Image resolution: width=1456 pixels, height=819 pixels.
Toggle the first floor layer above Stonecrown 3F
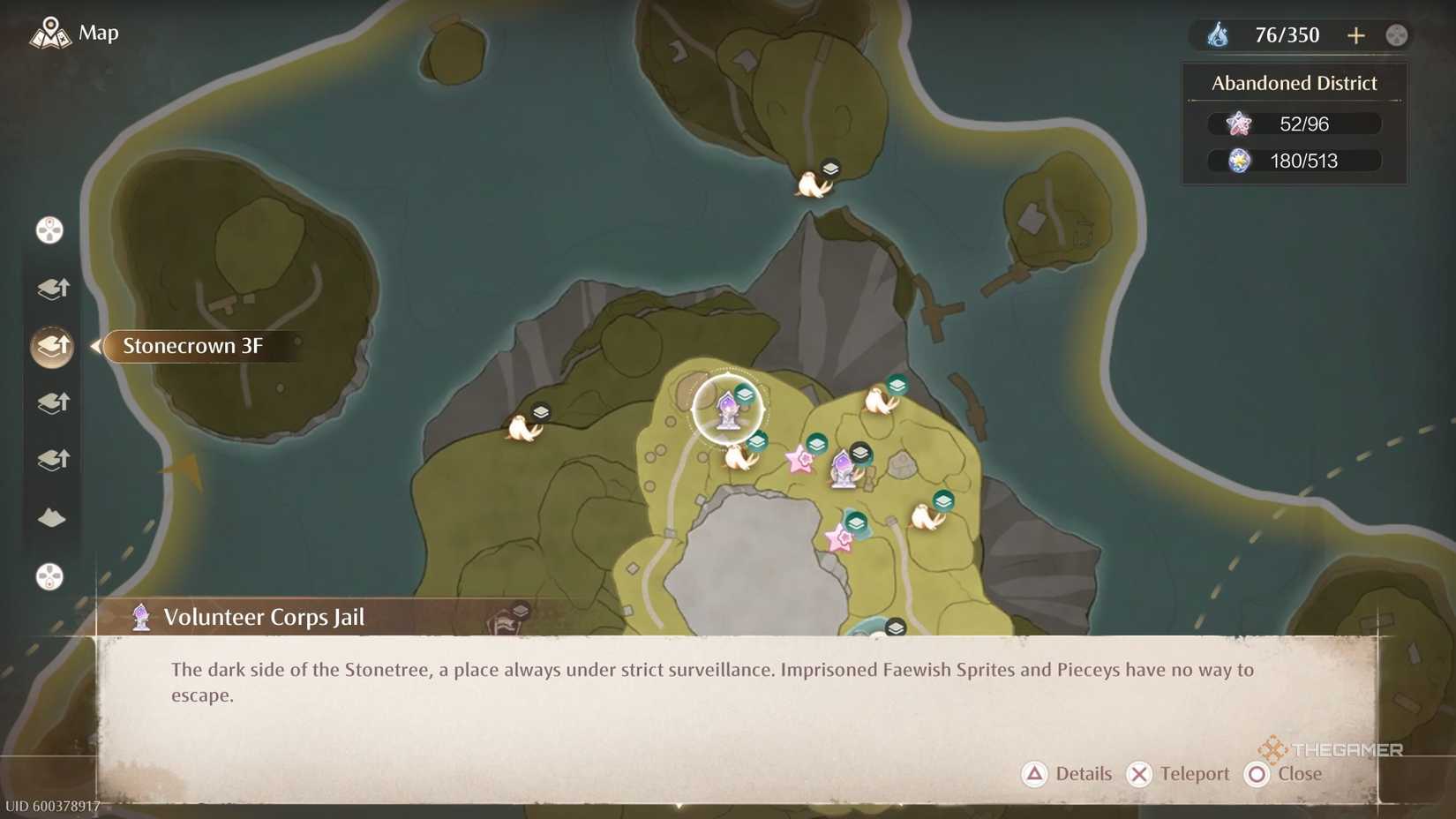point(51,289)
